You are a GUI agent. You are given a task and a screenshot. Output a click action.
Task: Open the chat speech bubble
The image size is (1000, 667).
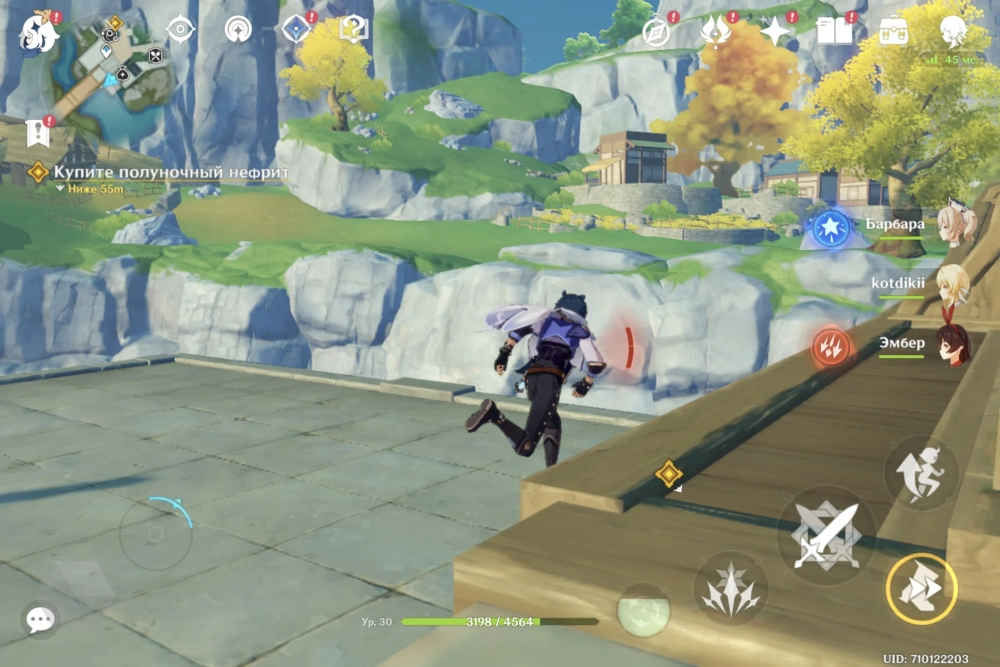40,620
